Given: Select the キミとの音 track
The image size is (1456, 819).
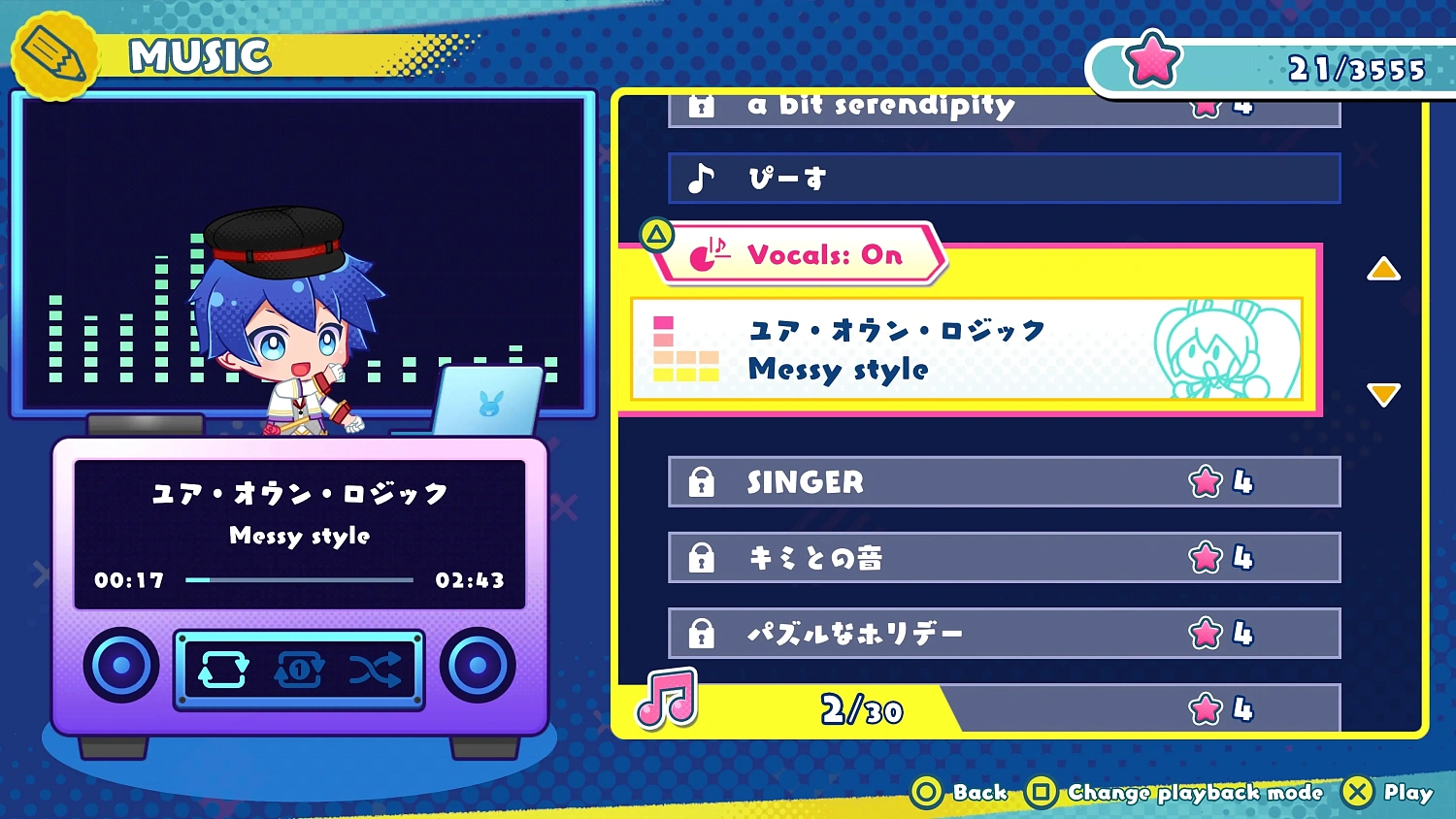Looking at the screenshot, I should coord(1000,557).
